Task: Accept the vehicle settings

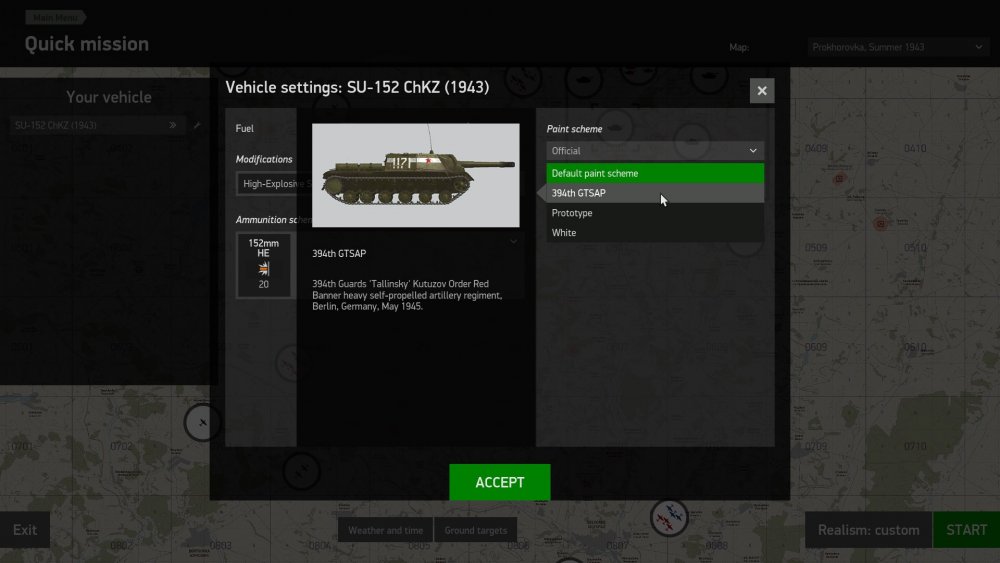Action: [499, 482]
